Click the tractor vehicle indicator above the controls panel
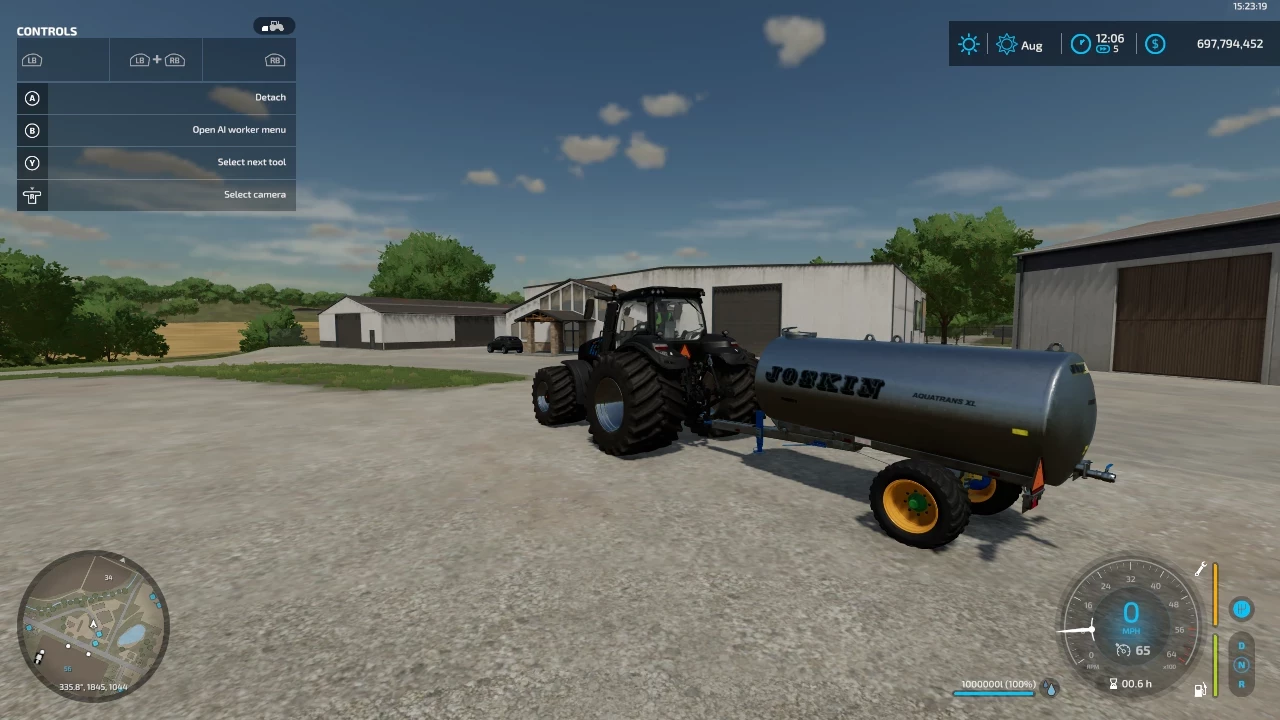The image size is (1280, 720). pos(273,26)
